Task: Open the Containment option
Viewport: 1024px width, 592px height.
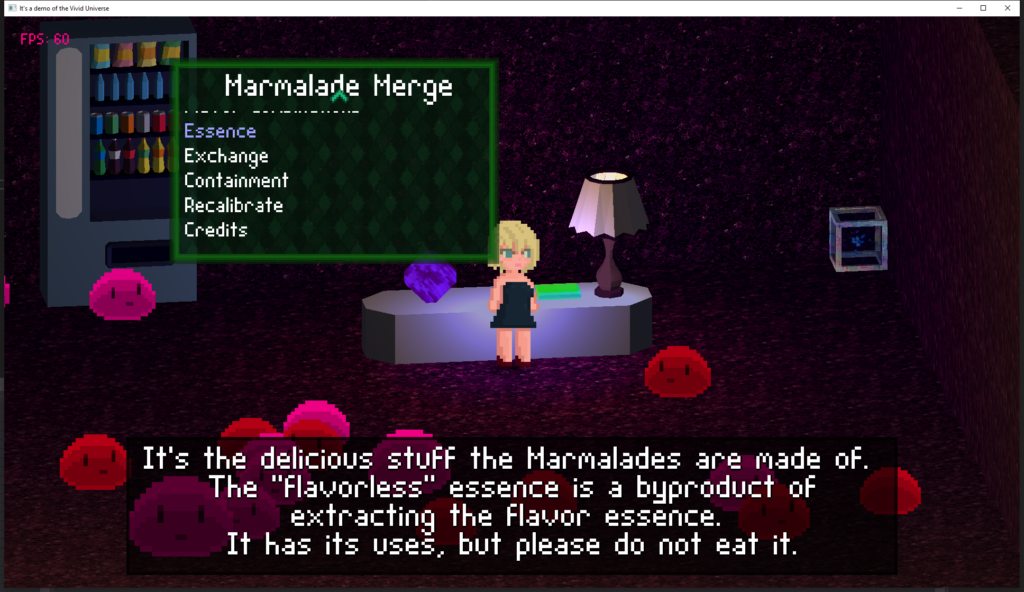Action: point(236,181)
